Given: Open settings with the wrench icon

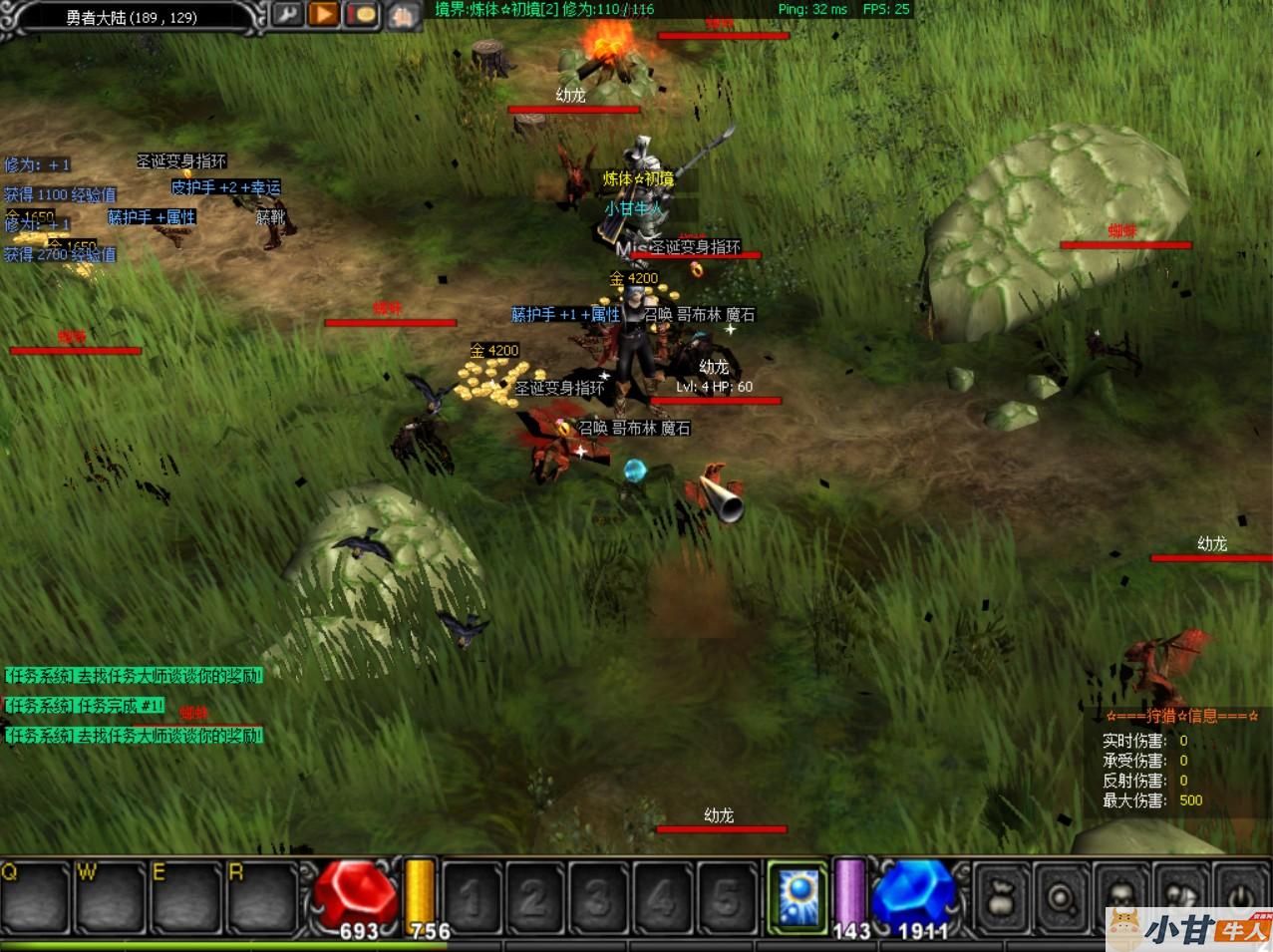Looking at the screenshot, I should click(x=286, y=15).
